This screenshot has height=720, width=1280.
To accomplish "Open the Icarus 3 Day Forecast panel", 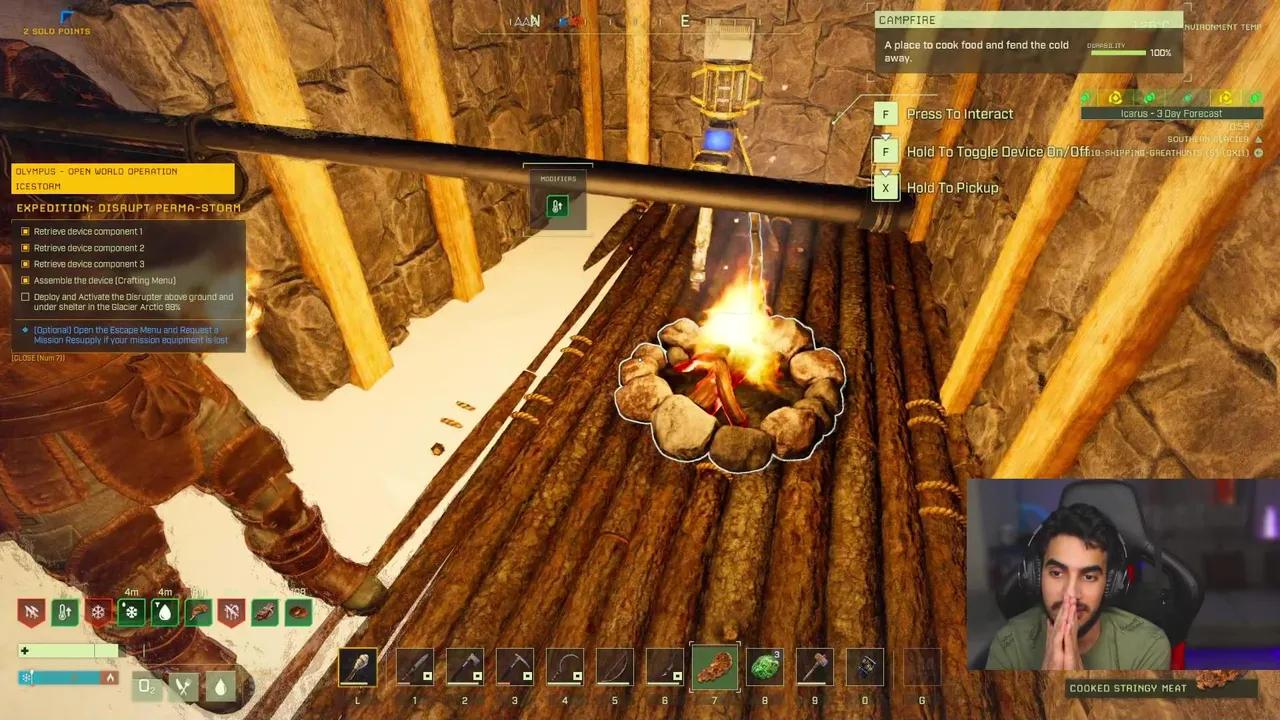I will pos(1170,113).
